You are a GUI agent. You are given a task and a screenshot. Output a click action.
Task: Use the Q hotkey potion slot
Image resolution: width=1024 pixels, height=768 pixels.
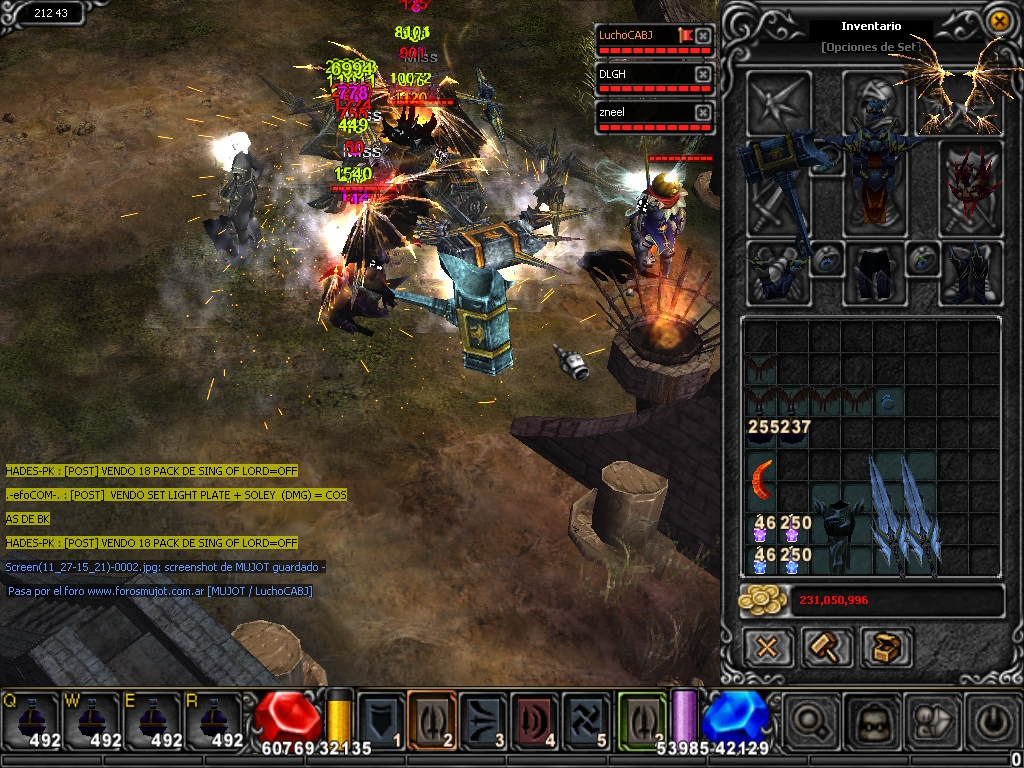[30, 720]
